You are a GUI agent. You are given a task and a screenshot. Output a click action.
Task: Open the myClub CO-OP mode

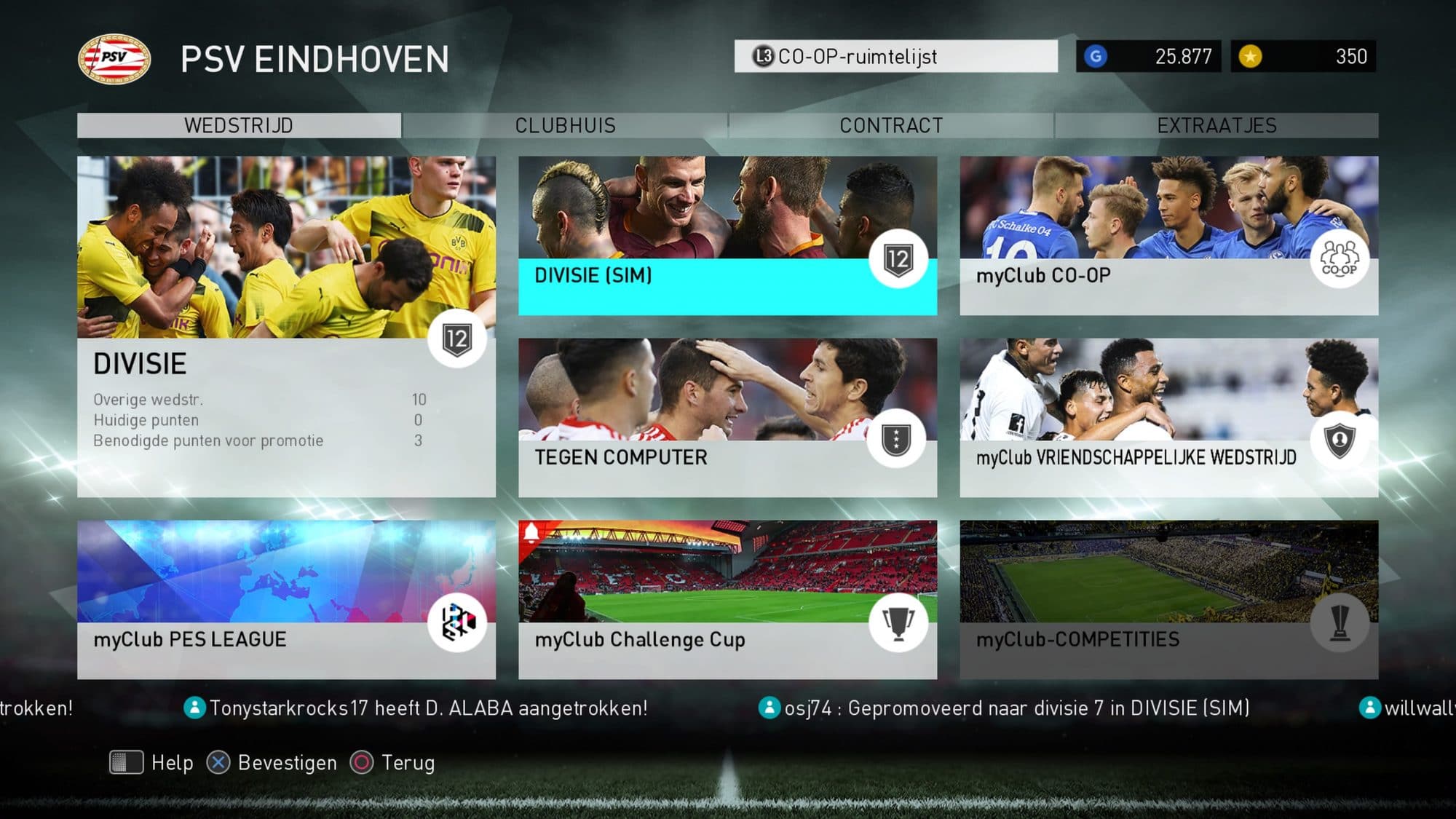1168,236
